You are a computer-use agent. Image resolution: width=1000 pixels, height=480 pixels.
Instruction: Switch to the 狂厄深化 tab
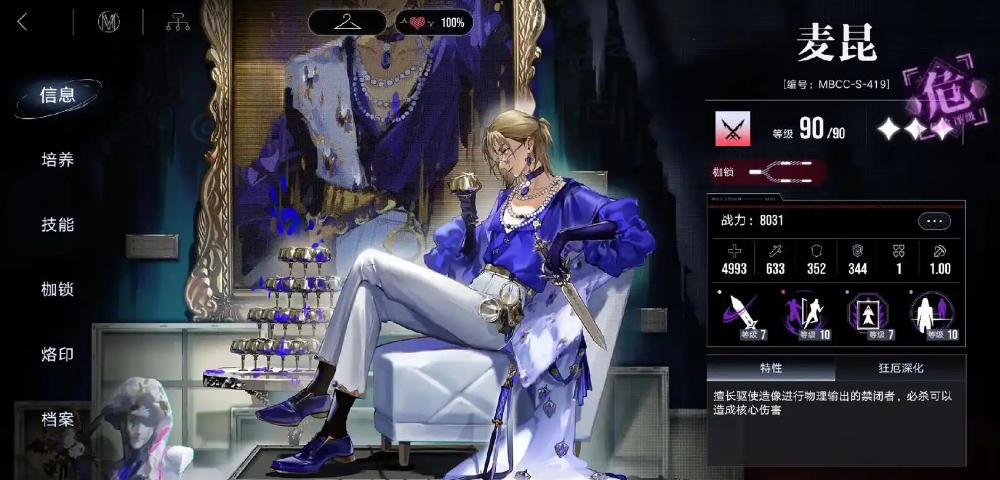900,368
